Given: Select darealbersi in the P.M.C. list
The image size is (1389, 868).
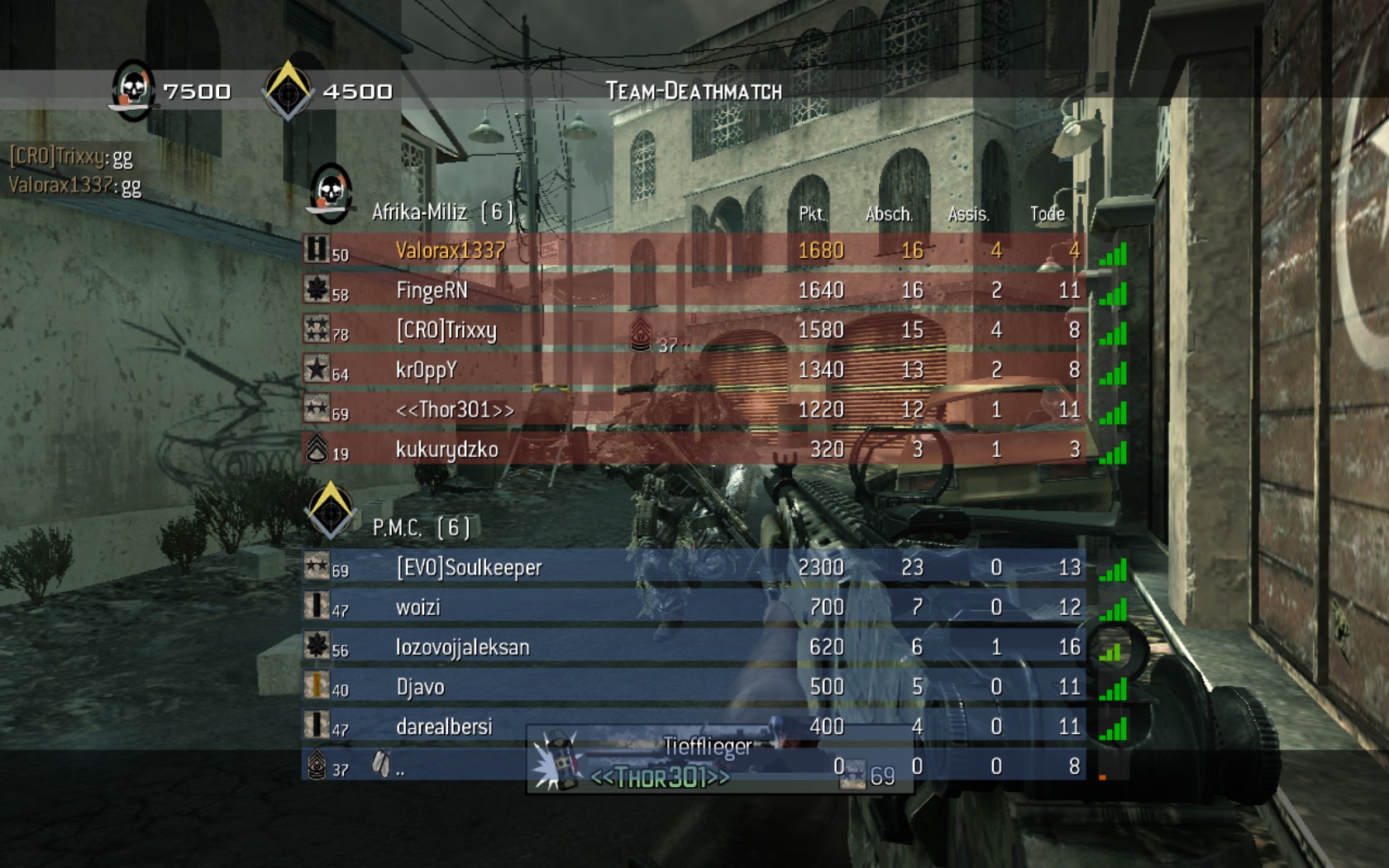Looking at the screenshot, I should click(444, 727).
